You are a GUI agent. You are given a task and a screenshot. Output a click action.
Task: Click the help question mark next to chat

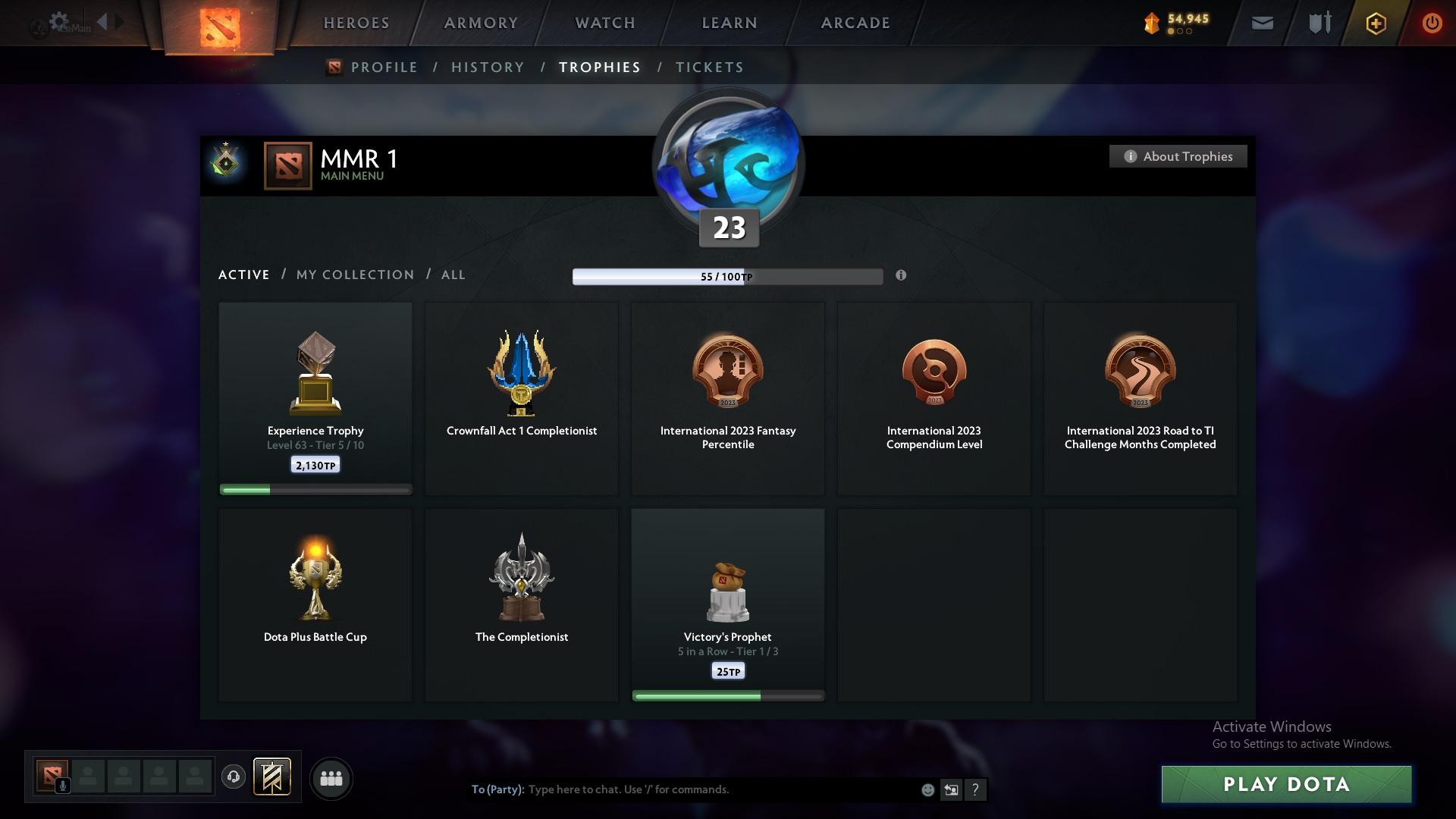(975, 789)
